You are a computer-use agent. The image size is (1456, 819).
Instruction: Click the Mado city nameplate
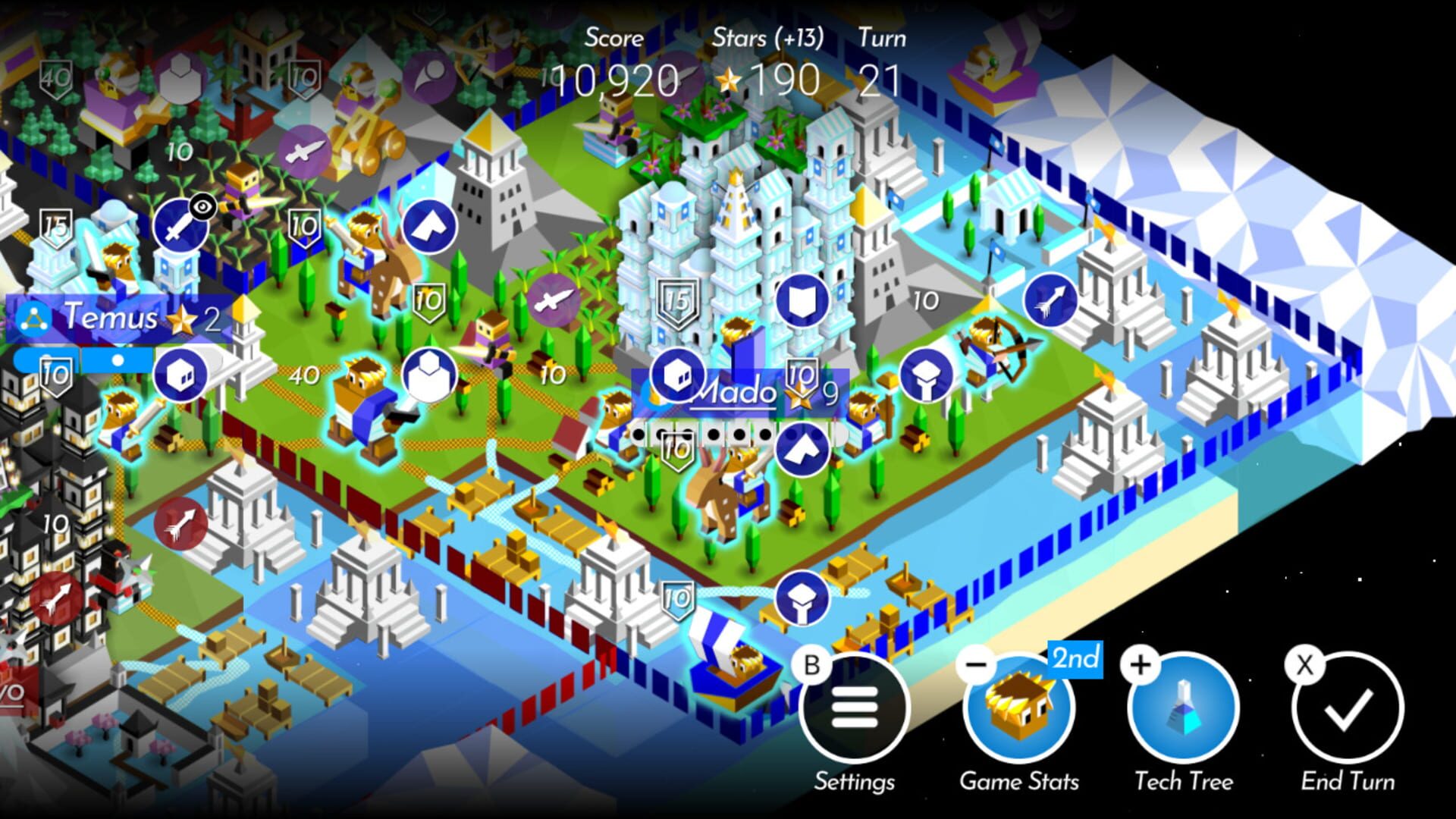(733, 392)
